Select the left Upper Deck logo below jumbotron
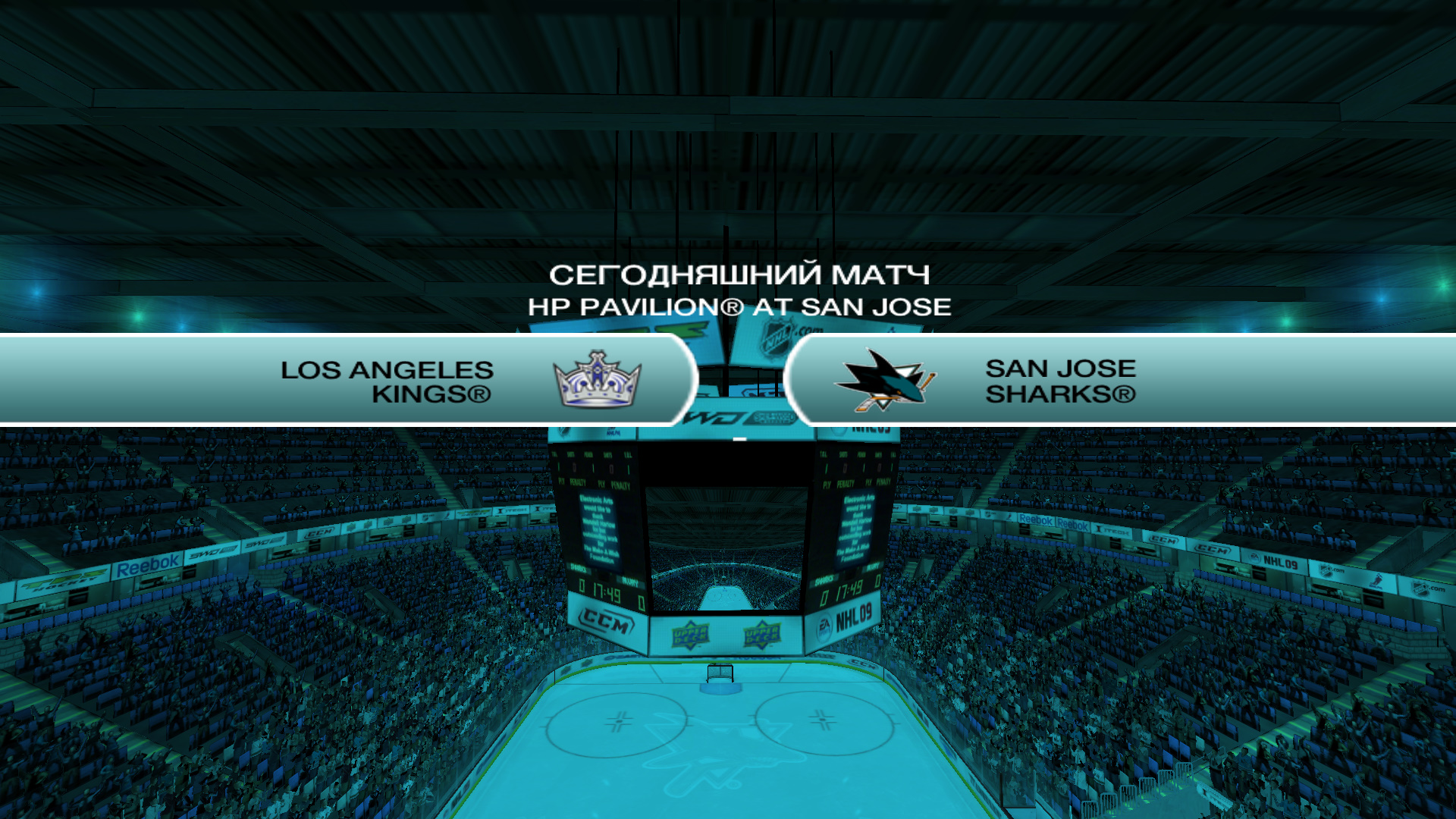1456x819 pixels. point(690,633)
